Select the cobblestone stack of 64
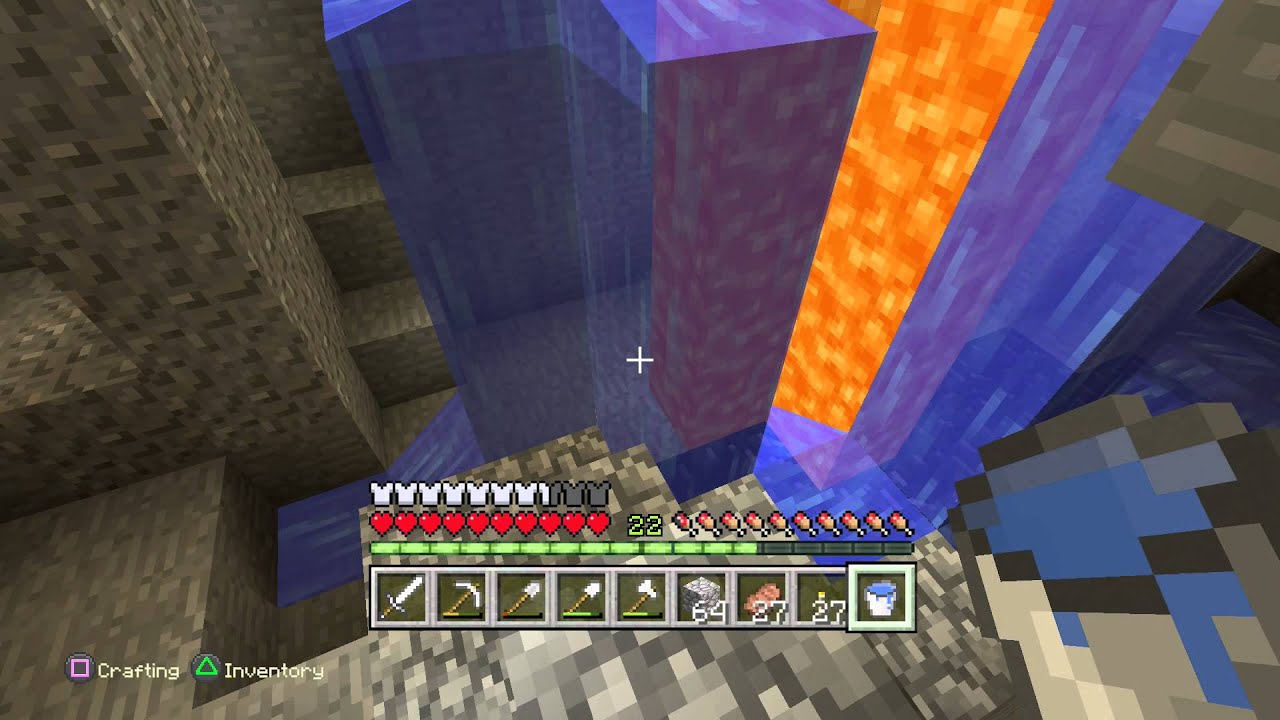 [x=701, y=599]
